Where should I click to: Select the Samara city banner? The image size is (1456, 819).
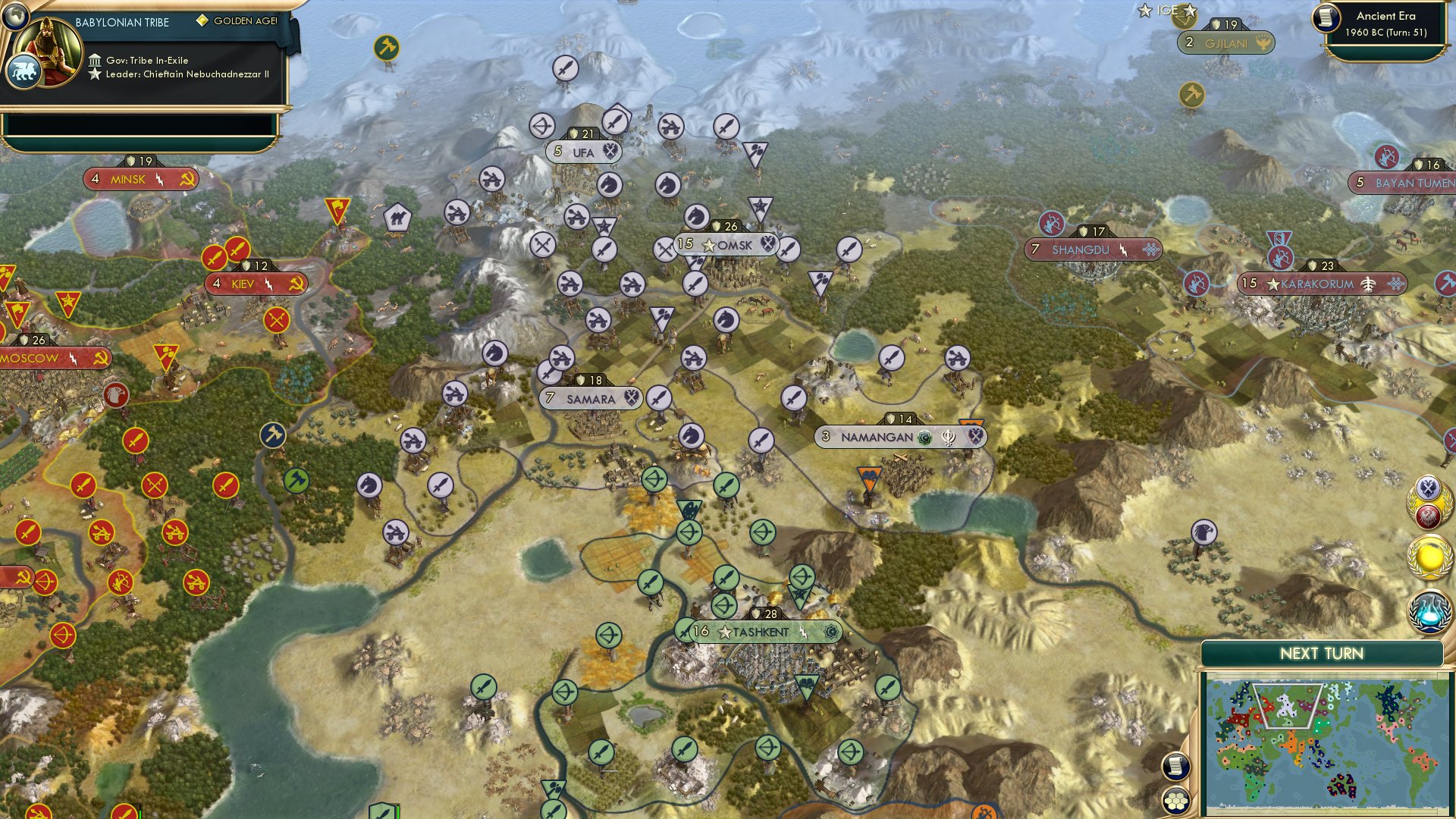(x=590, y=397)
